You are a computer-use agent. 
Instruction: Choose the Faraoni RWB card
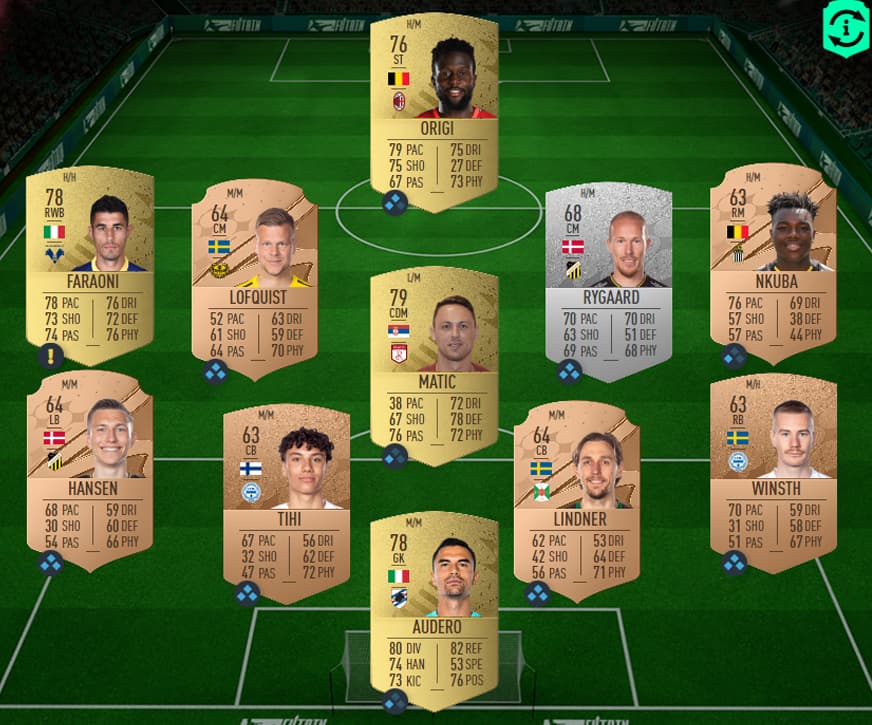tap(90, 255)
